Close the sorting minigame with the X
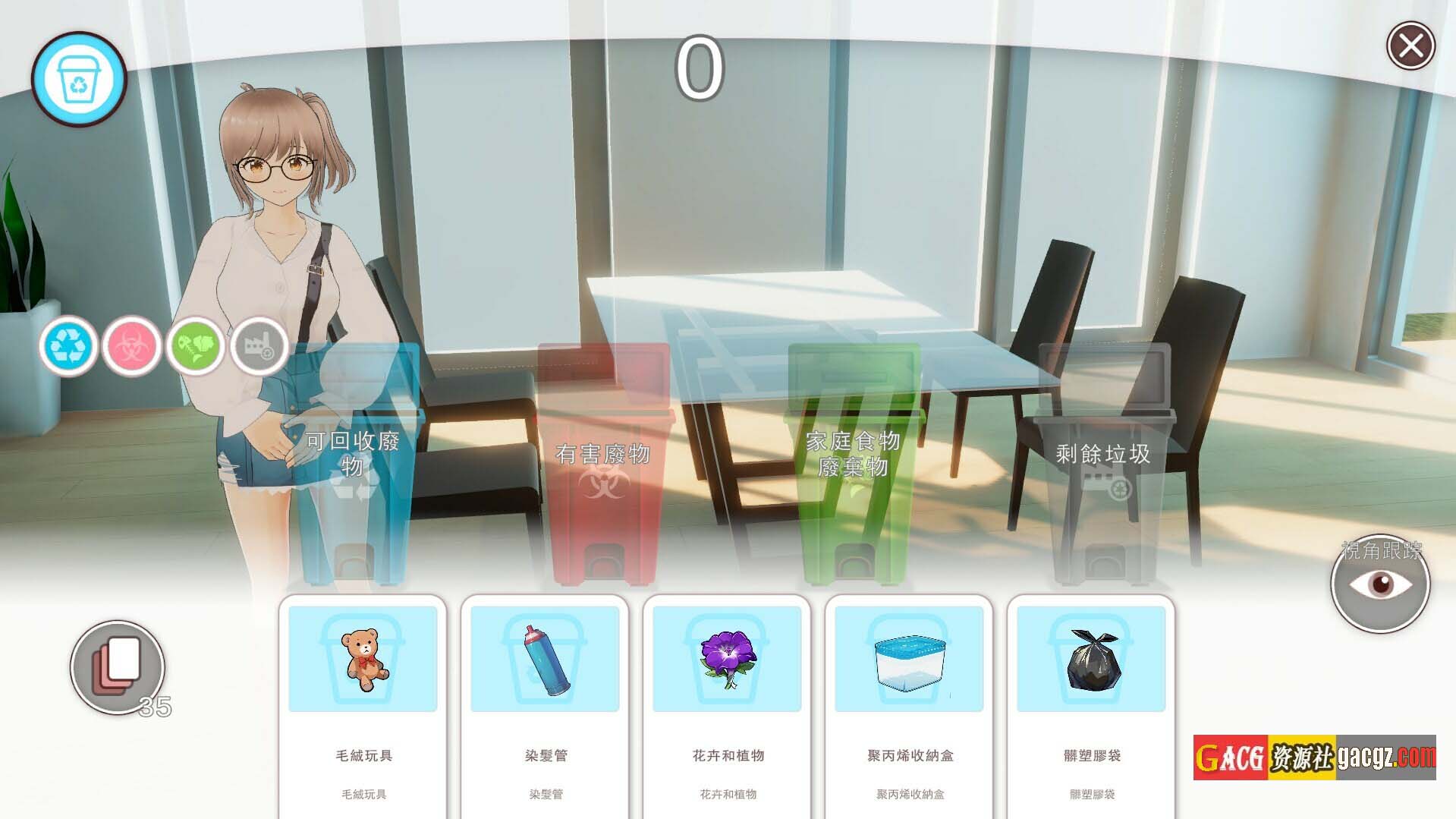The height and width of the screenshot is (819, 1456). pos(1410,46)
